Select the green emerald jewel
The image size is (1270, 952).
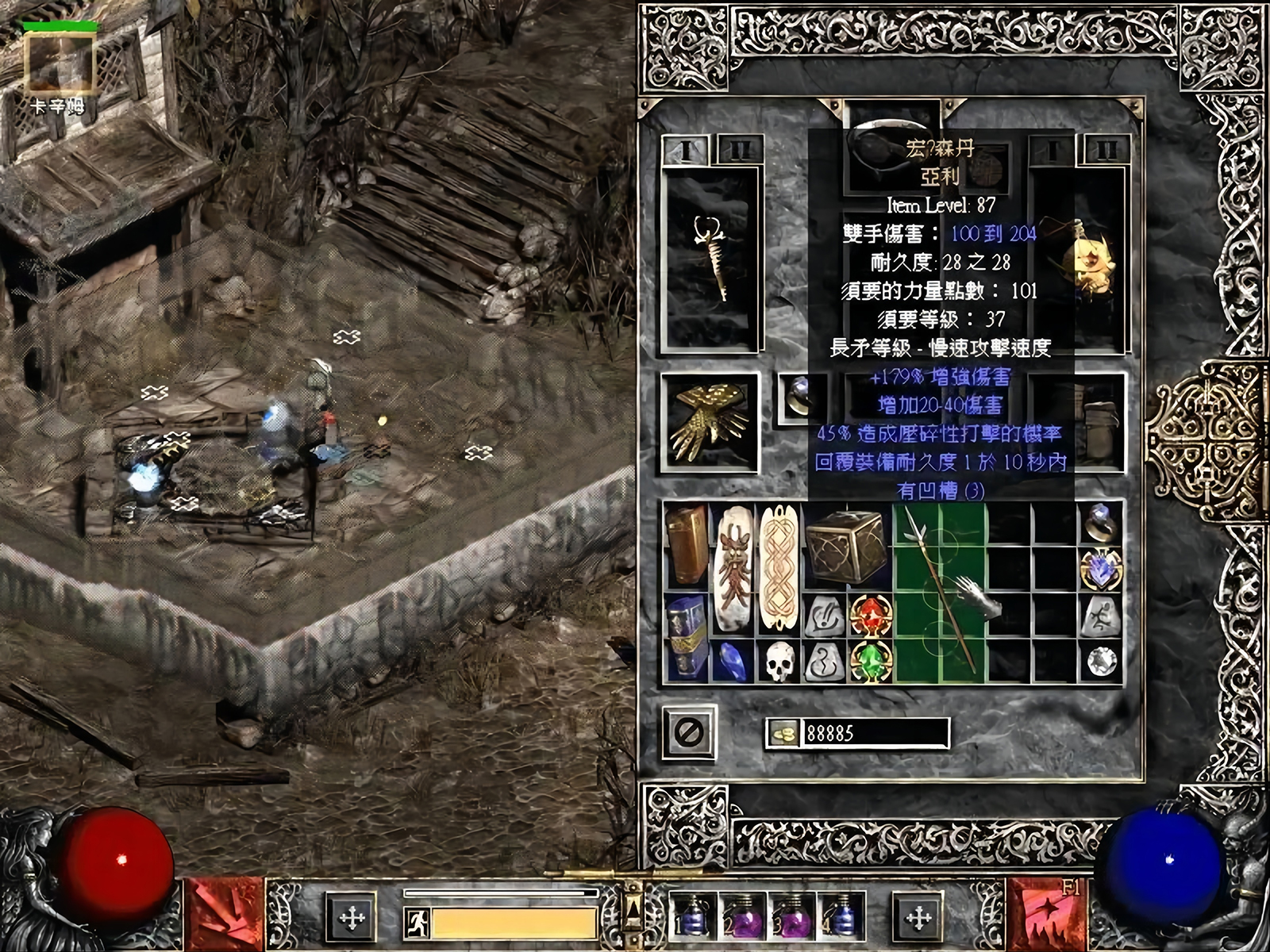tap(870, 661)
